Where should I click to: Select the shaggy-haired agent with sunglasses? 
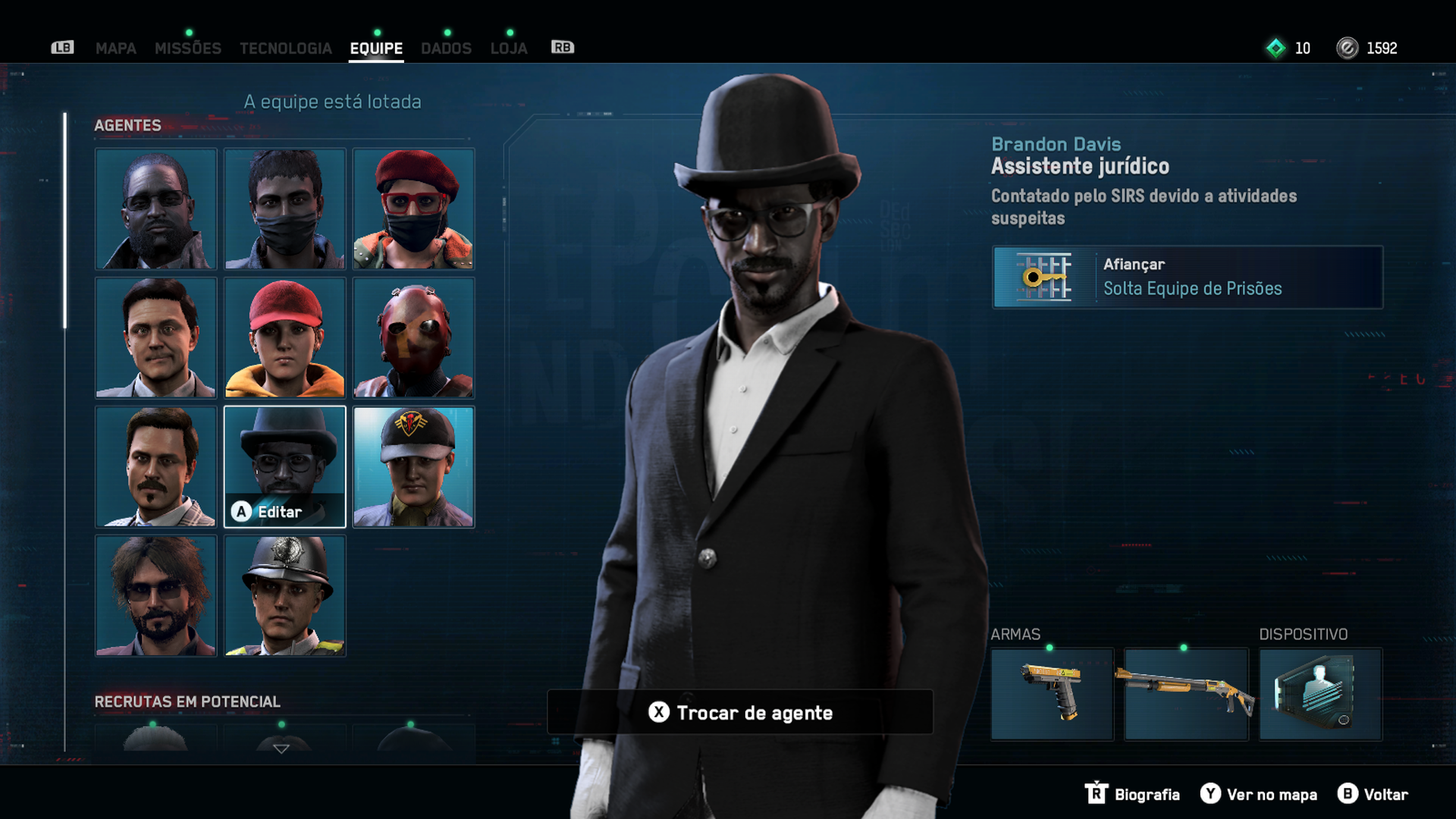(x=155, y=595)
